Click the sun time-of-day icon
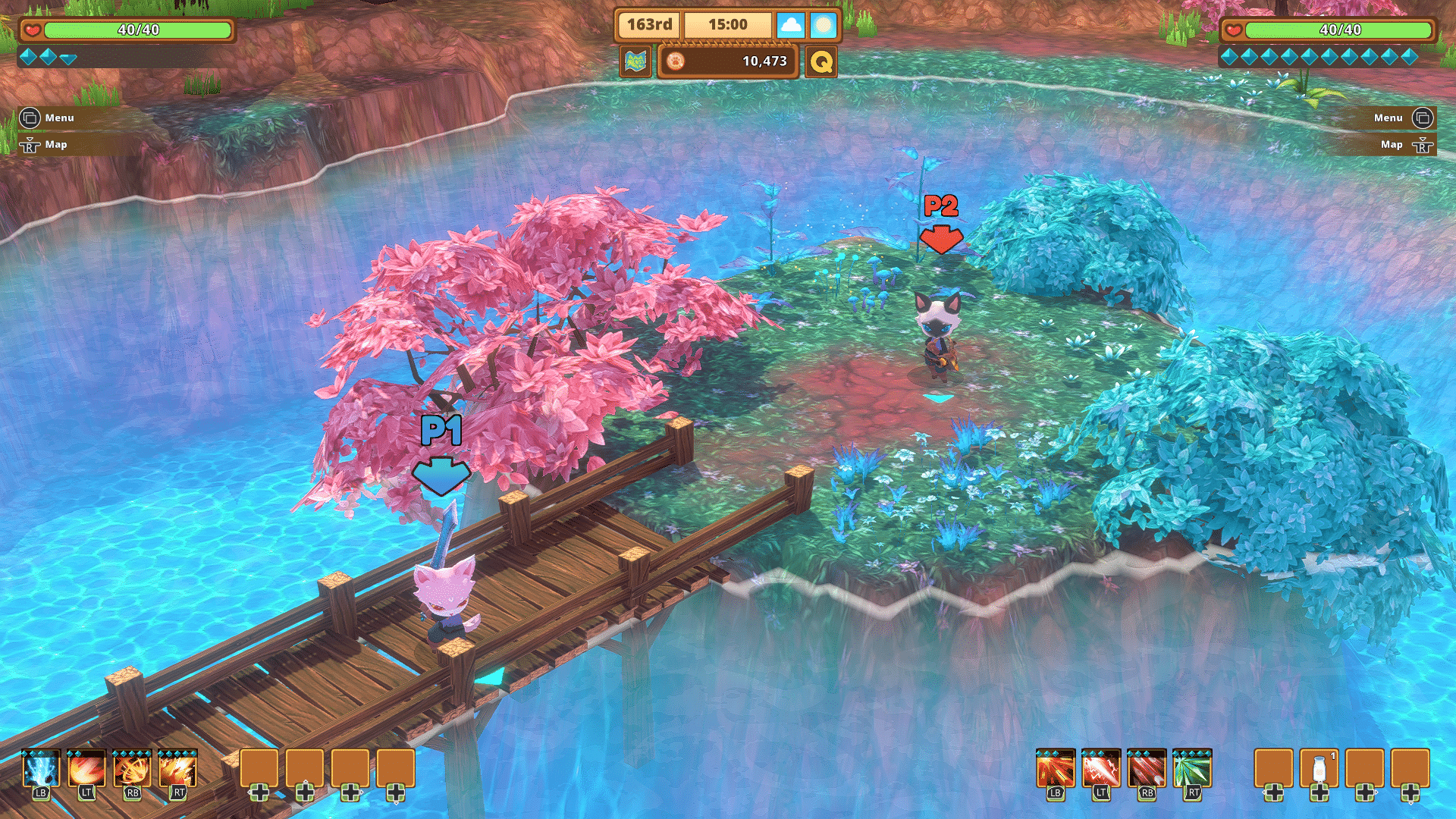 (823, 25)
